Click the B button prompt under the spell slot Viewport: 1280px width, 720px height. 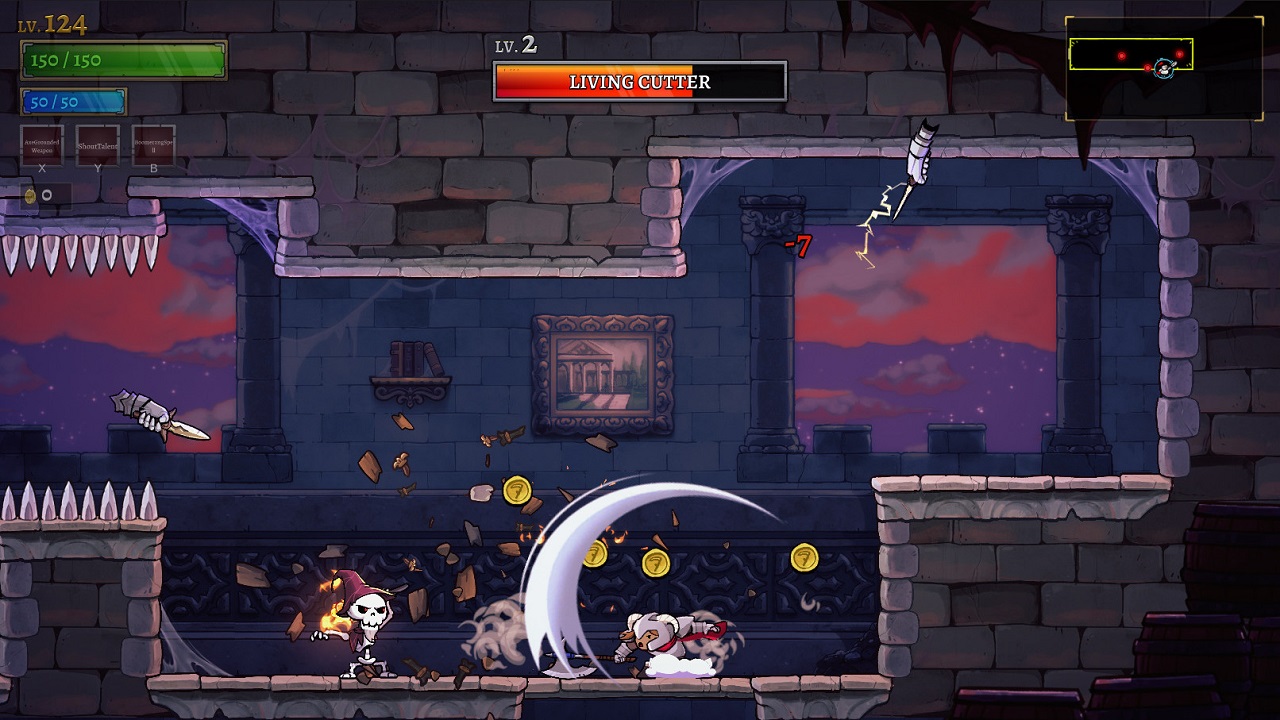(154, 168)
